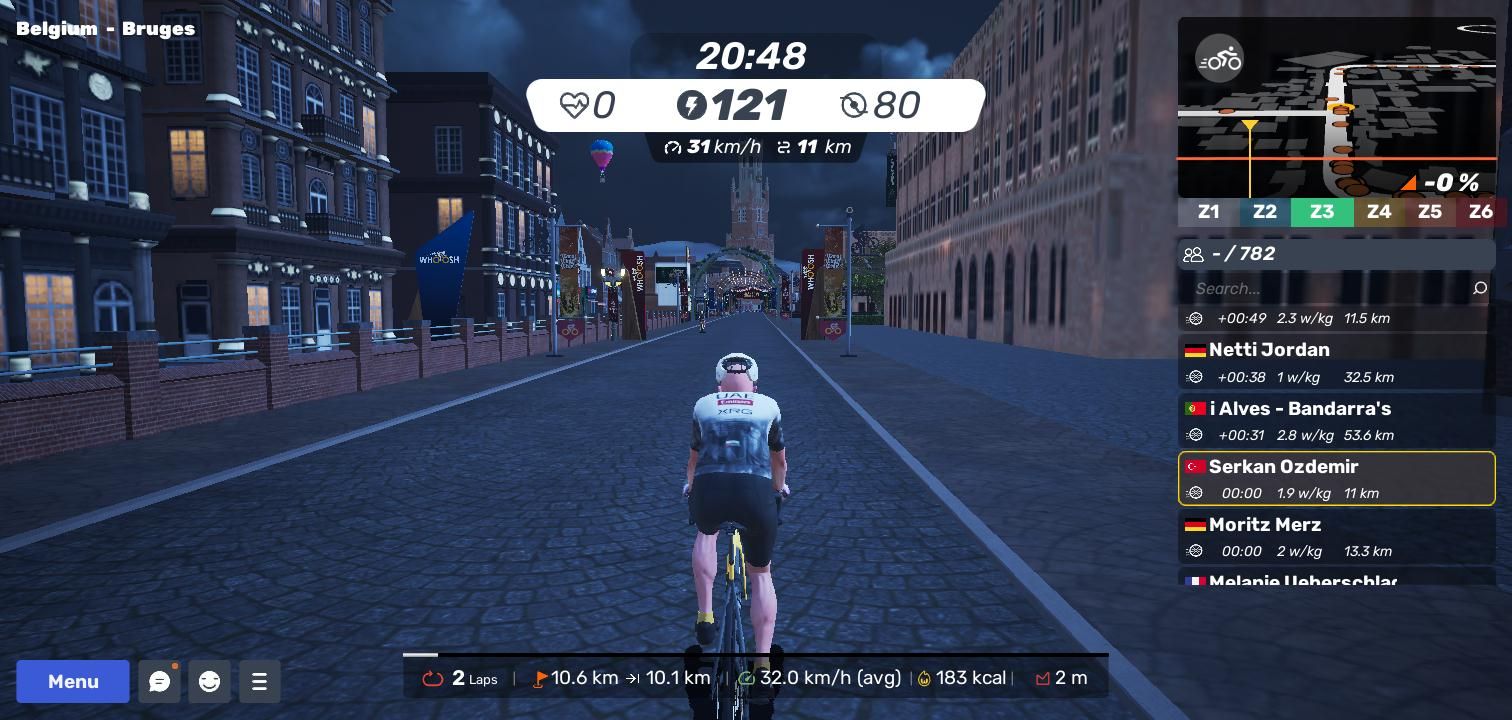
Task: Open the chat messages bubble icon
Action: (x=159, y=681)
